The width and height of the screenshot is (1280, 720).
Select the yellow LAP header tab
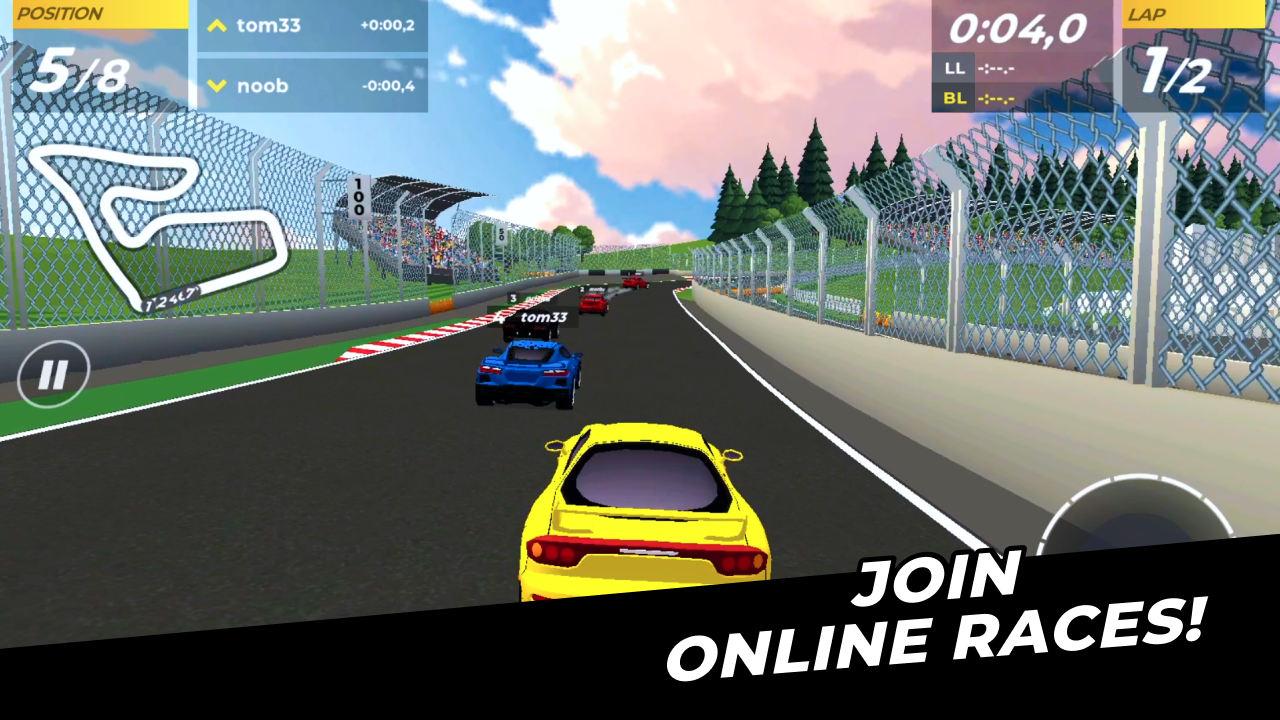1195,14
